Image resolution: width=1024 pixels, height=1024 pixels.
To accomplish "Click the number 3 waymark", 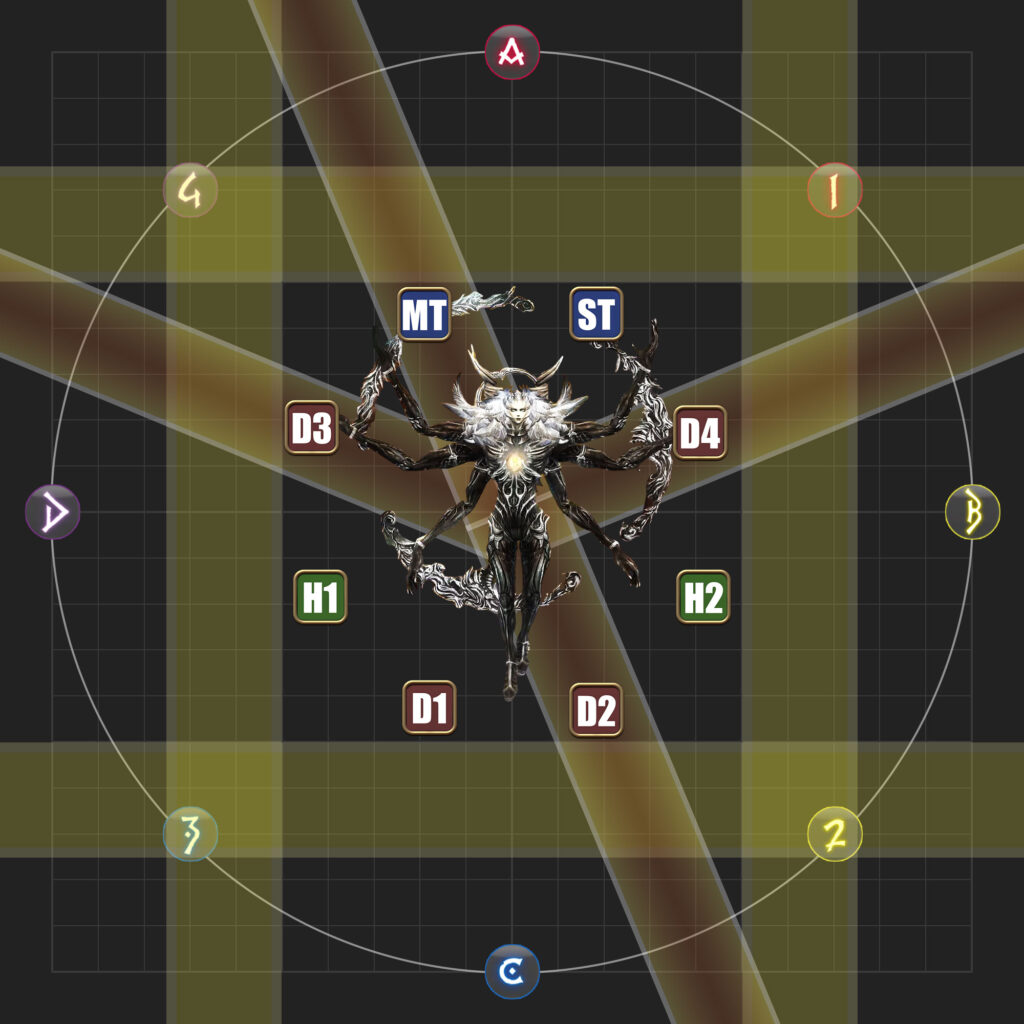I will pos(190,833).
